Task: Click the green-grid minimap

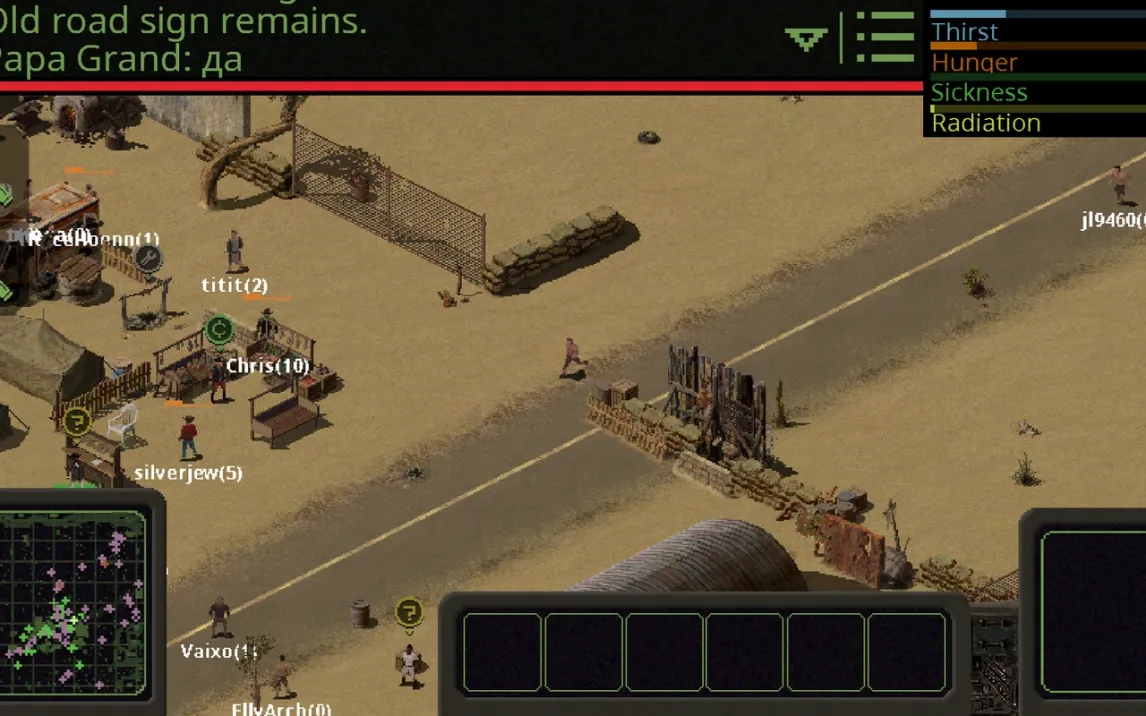Action: 74,601
